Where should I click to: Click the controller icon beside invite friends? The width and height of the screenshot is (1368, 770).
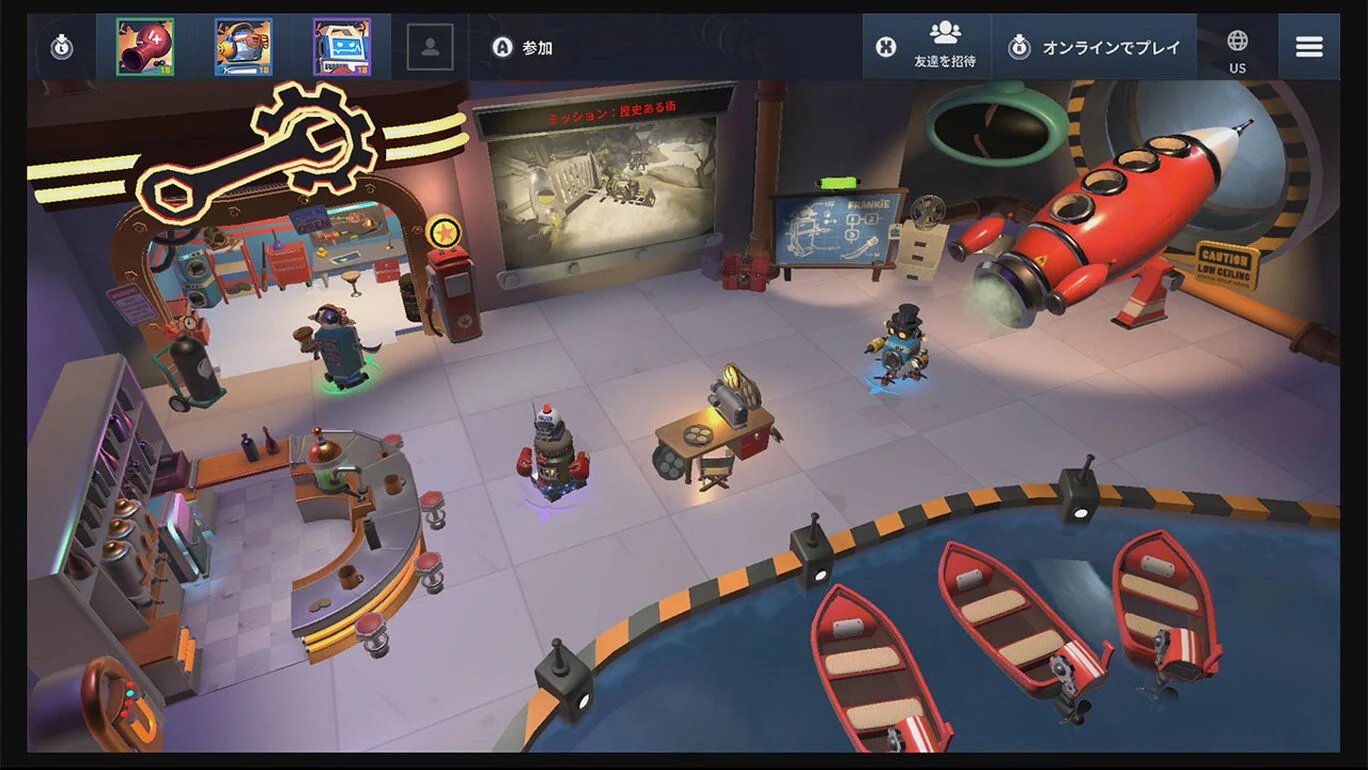[886, 45]
